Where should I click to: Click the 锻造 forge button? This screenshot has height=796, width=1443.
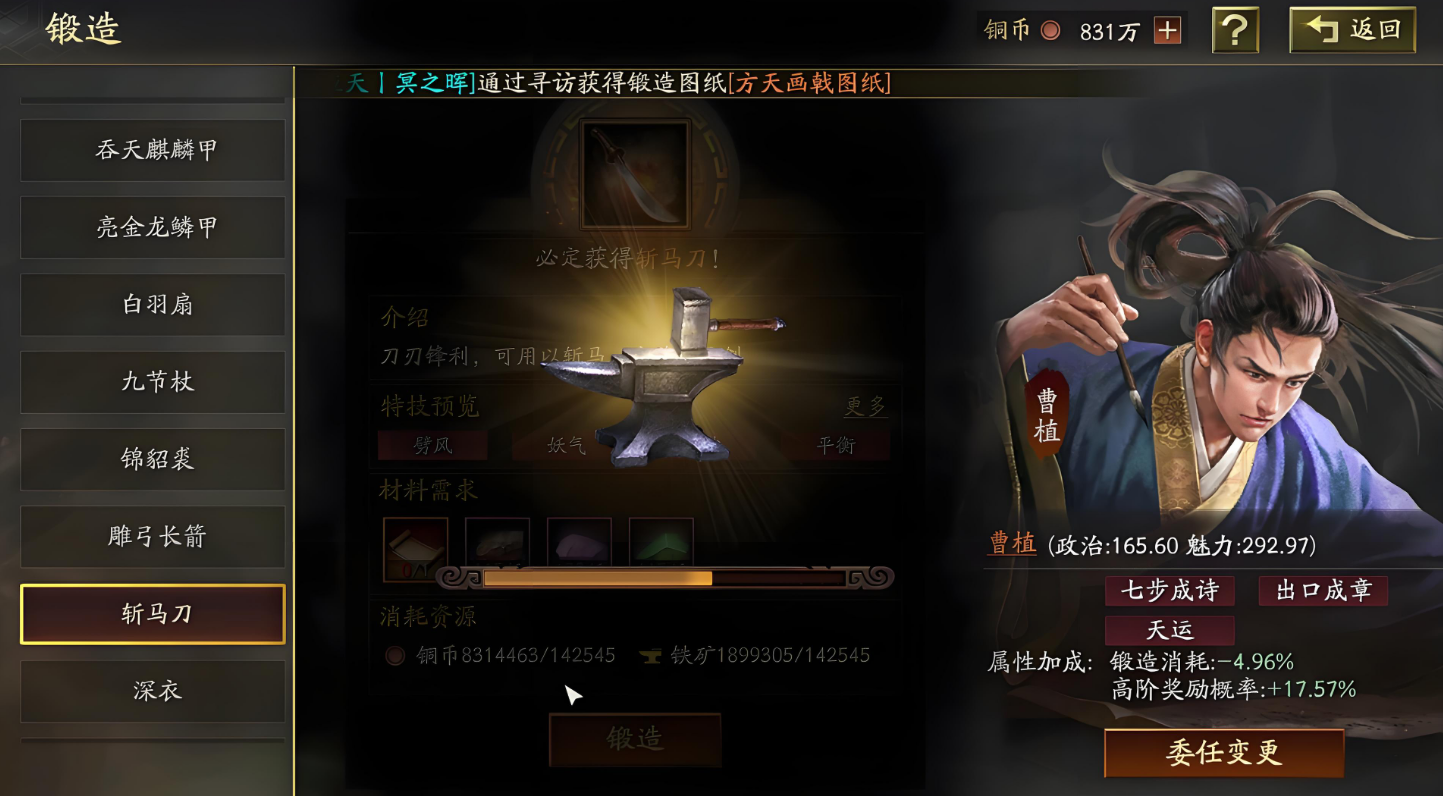point(635,740)
